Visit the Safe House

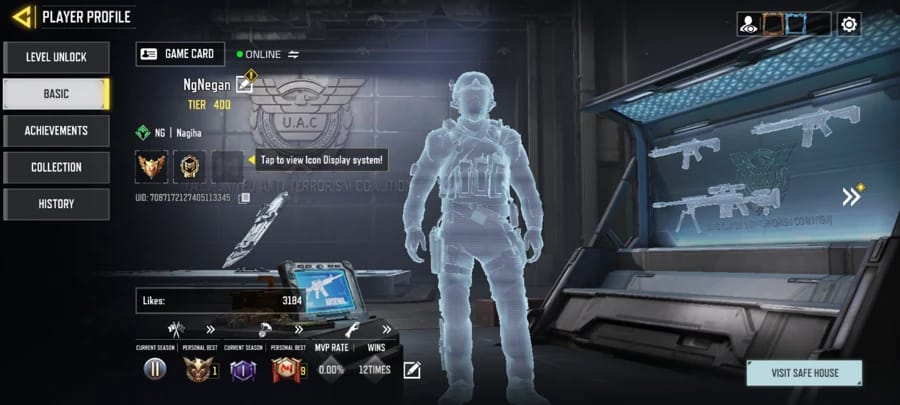pyautogui.click(x=803, y=373)
